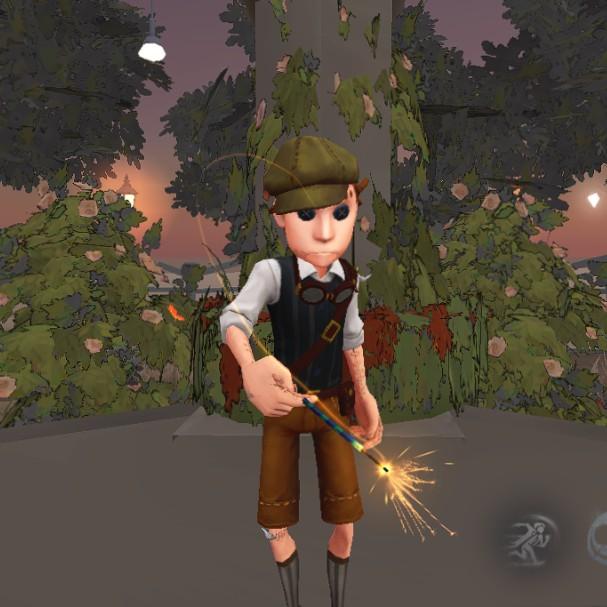Tap the partially visible round ring icon
This screenshot has width=607, height=607.
(599, 537)
